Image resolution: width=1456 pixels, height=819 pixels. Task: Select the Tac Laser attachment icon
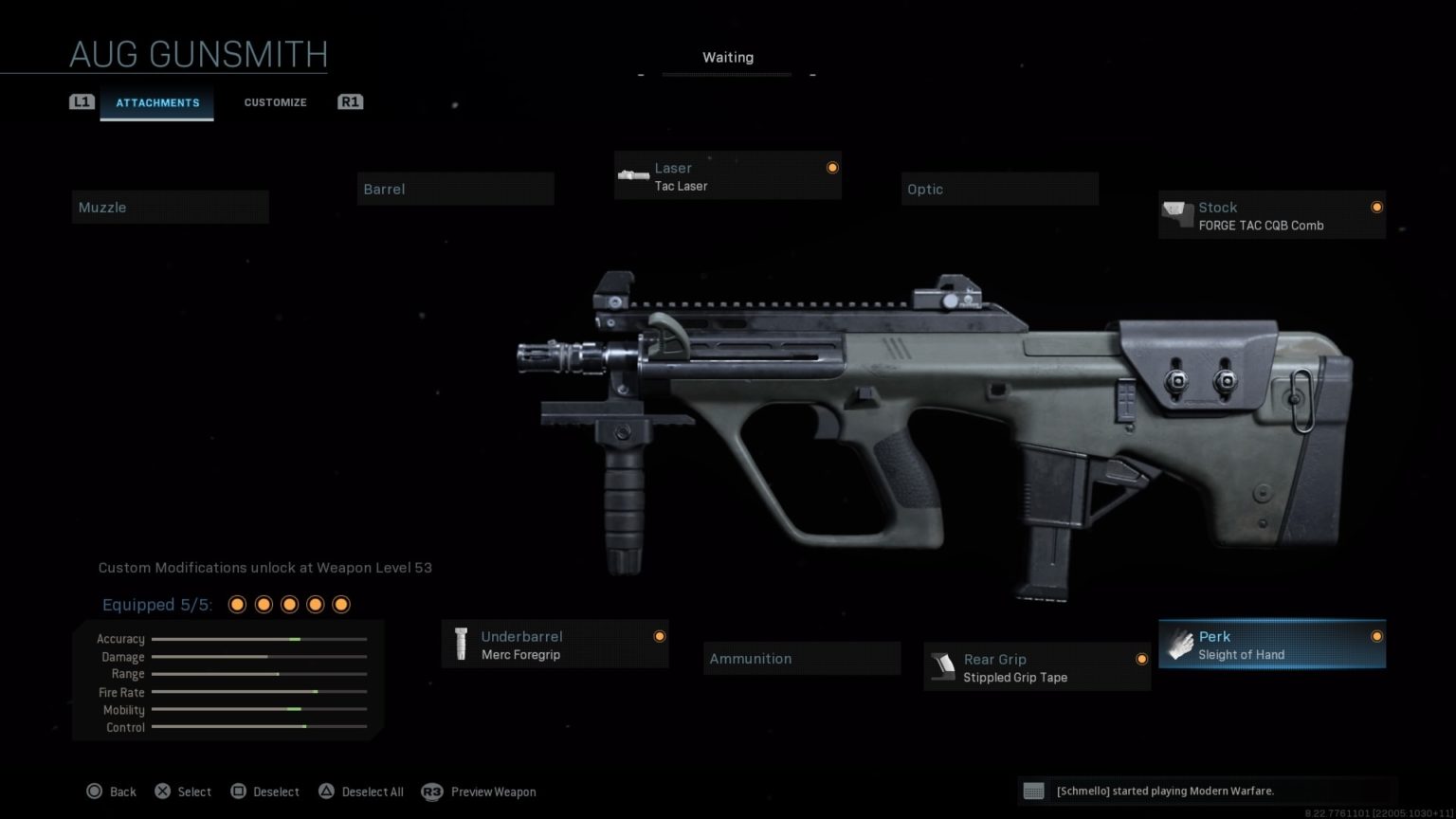tap(633, 176)
